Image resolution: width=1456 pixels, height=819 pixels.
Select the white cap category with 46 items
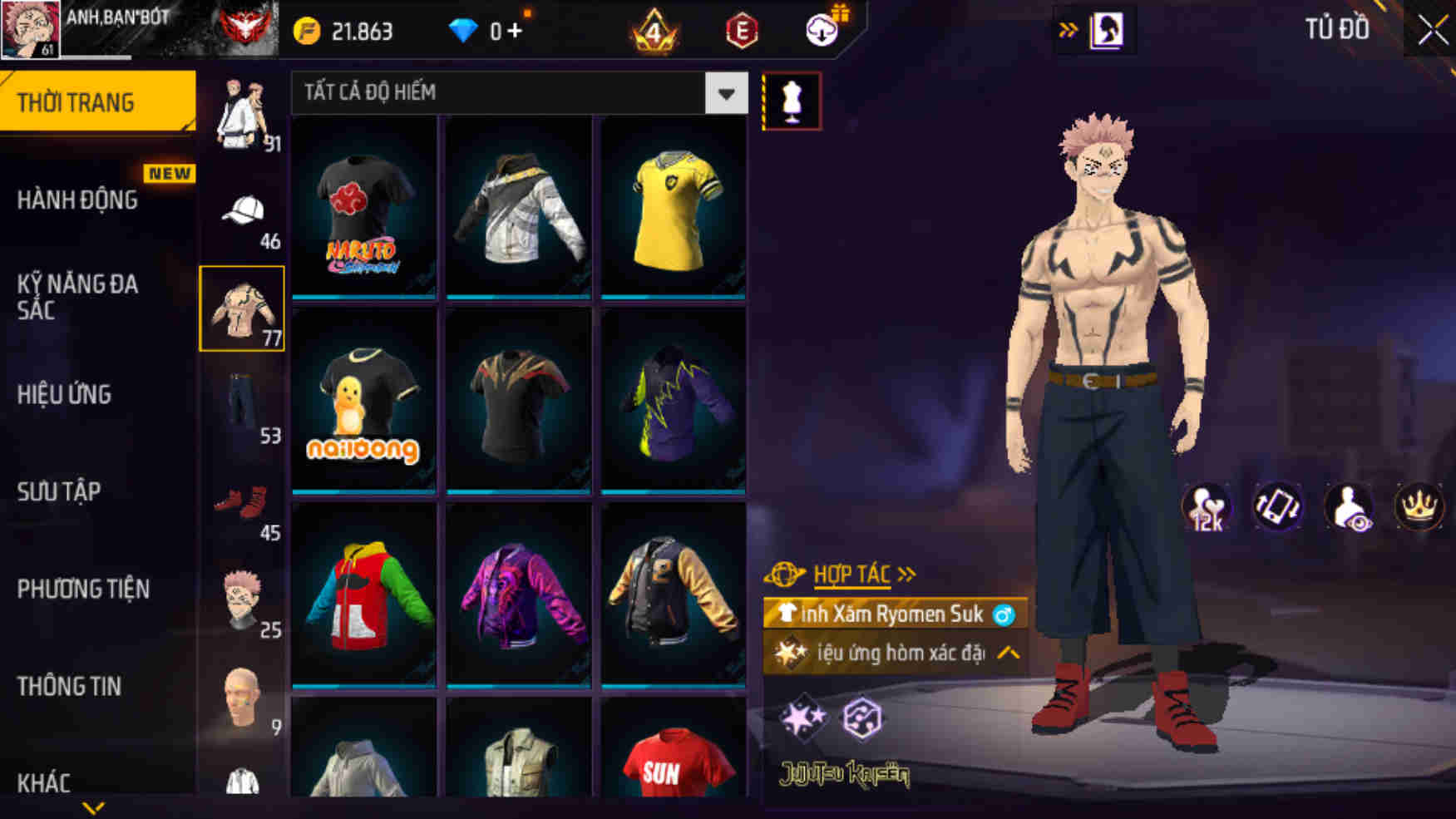point(242,208)
